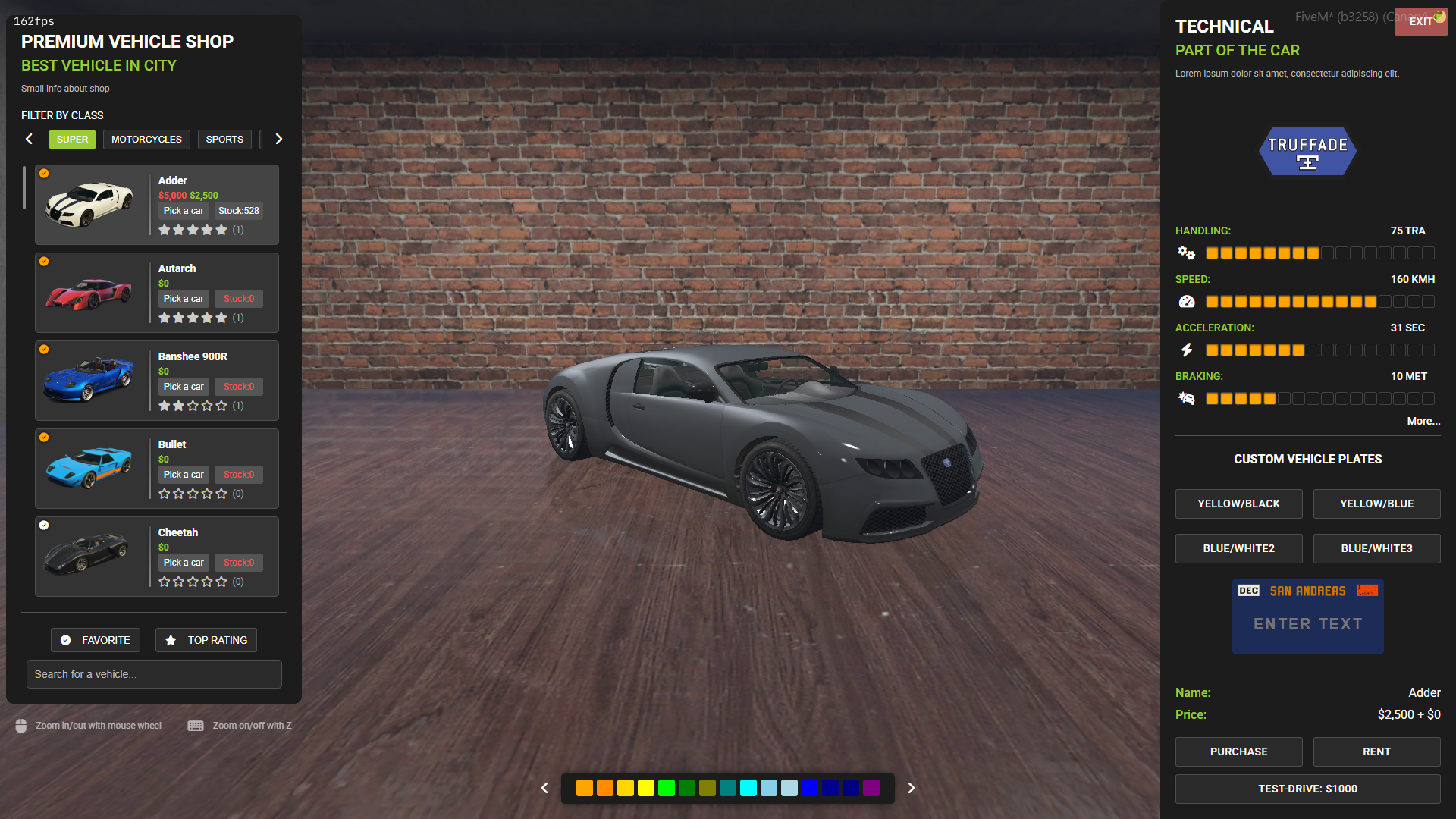This screenshot has width=1456, height=819.
Task: Switch to the SPORTS class tab
Action: tap(224, 139)
